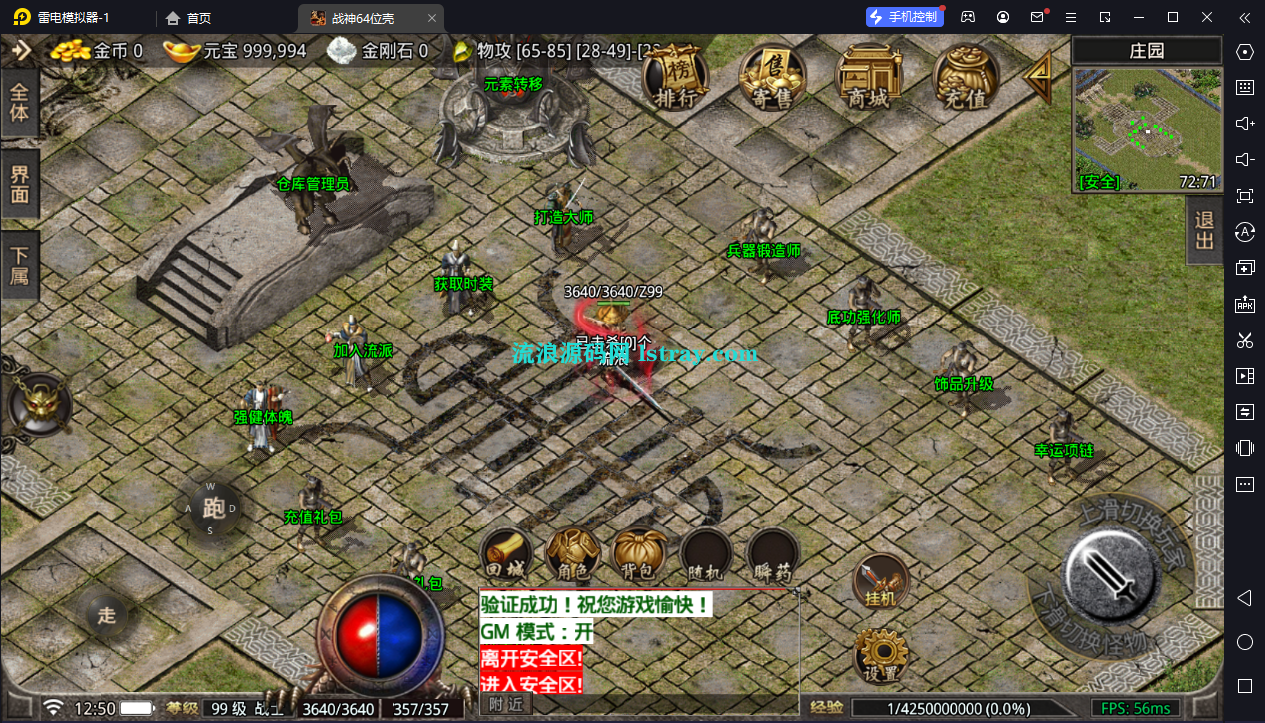Open the 商城 store
Screen dimensions: 1265x723
click(868, 78)
